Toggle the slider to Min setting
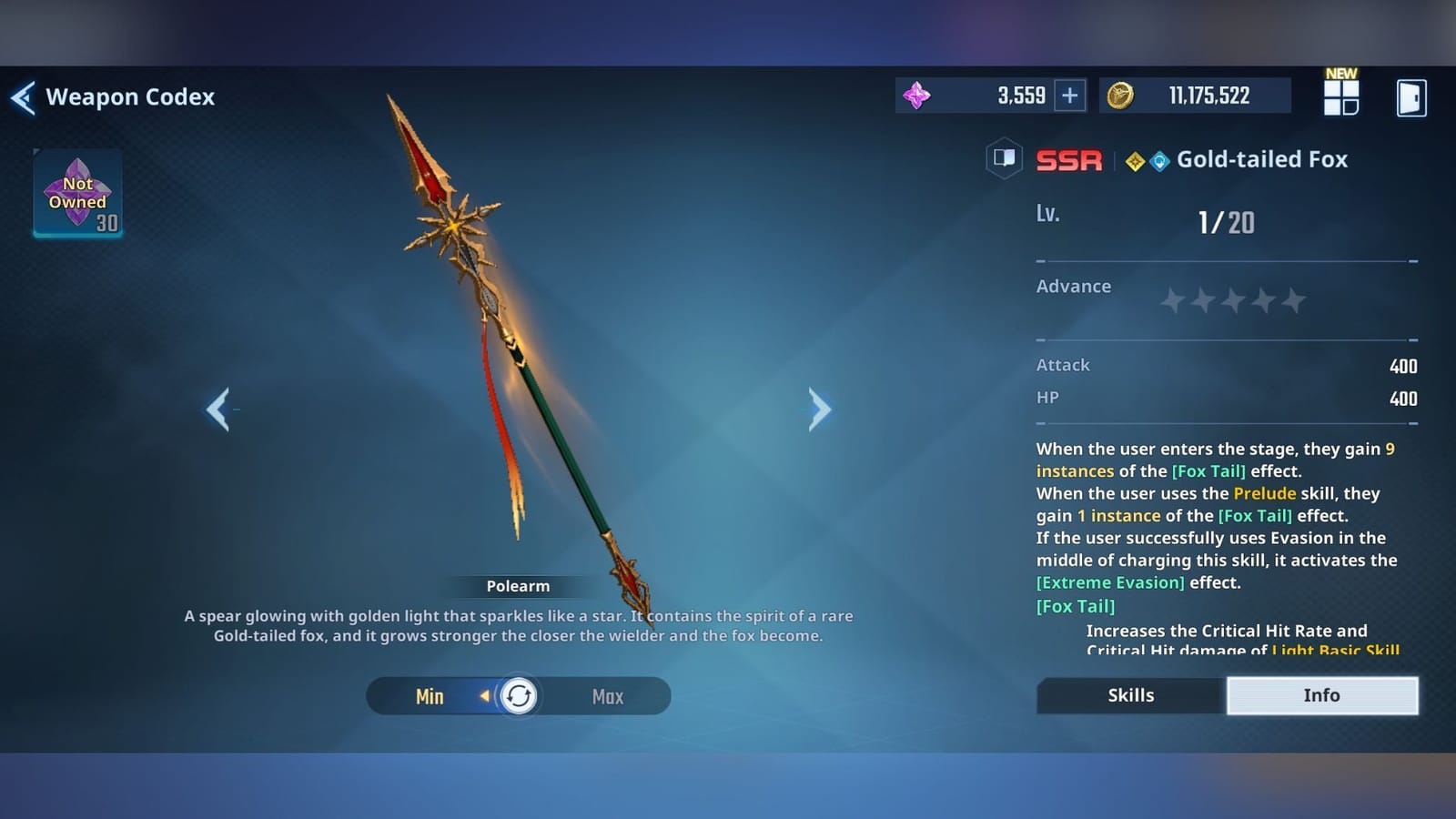The image size is (1456, 819). point(430,696)
